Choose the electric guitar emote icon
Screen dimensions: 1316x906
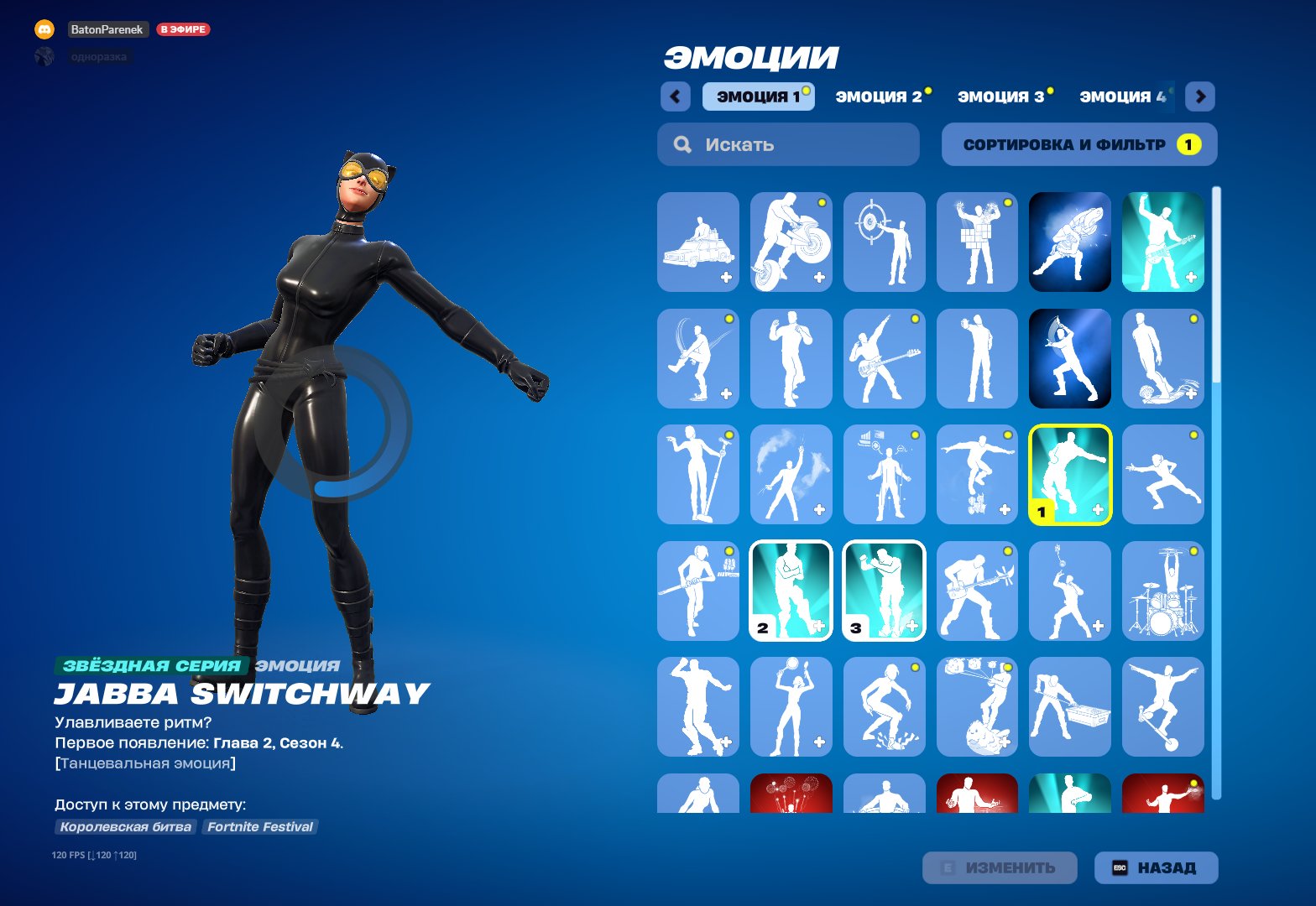click(1163, 242)
